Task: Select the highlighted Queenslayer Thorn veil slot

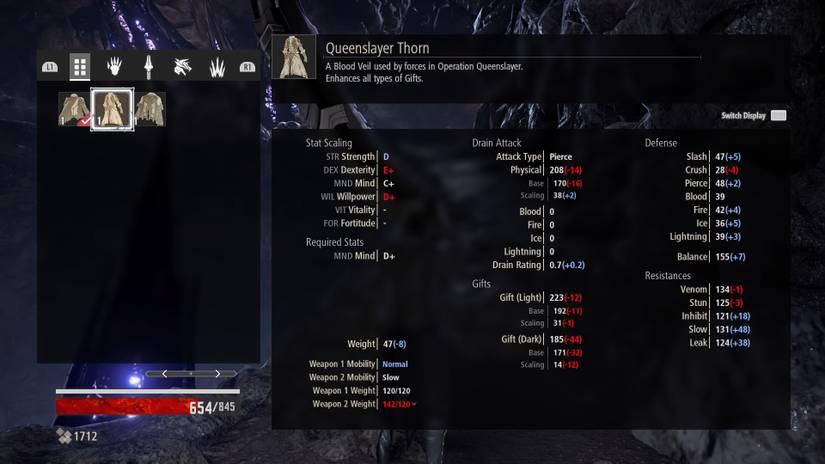Action: point(112,109)
